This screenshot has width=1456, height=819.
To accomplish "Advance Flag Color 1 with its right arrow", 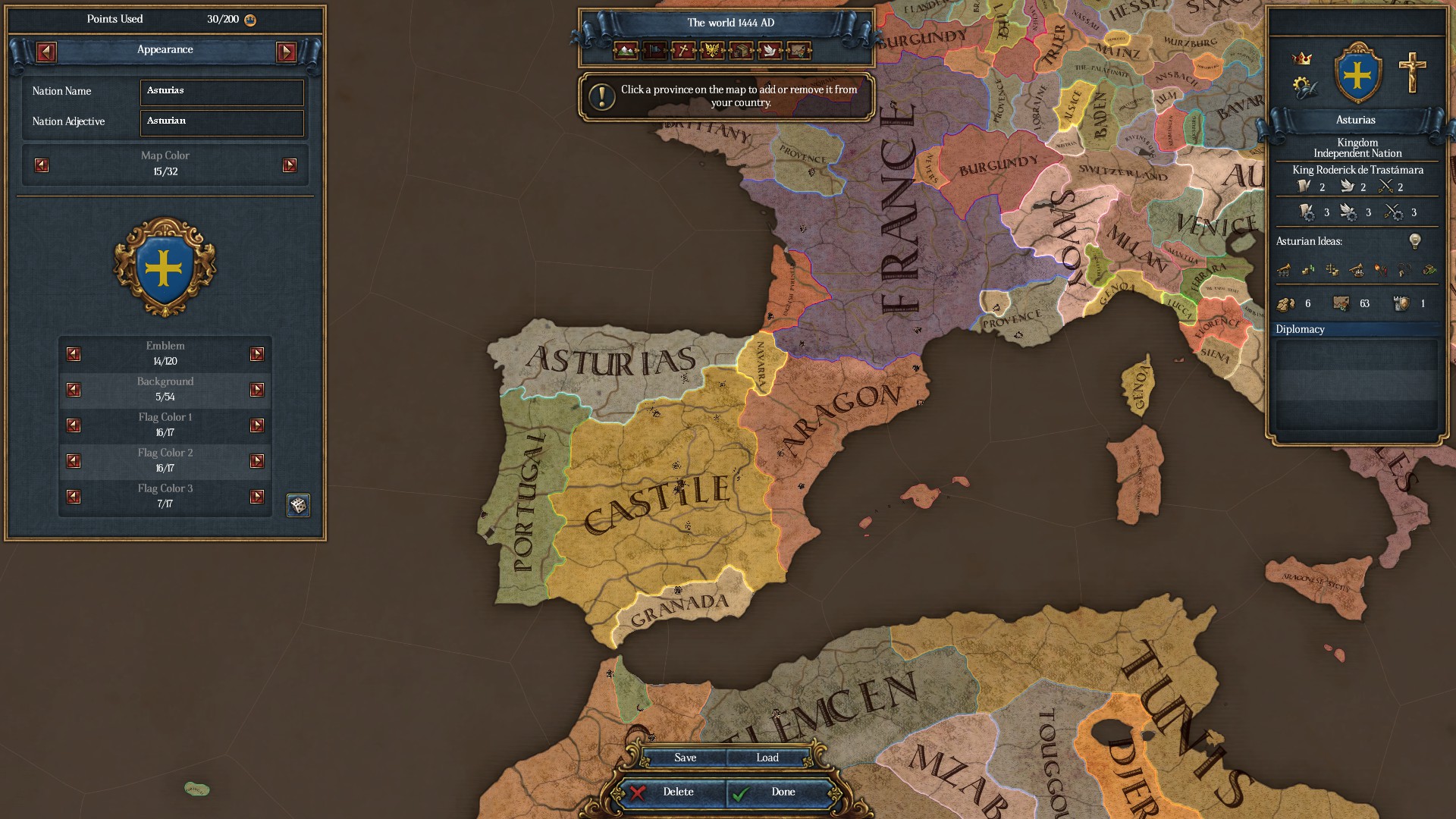I will (x=259, y=425).
